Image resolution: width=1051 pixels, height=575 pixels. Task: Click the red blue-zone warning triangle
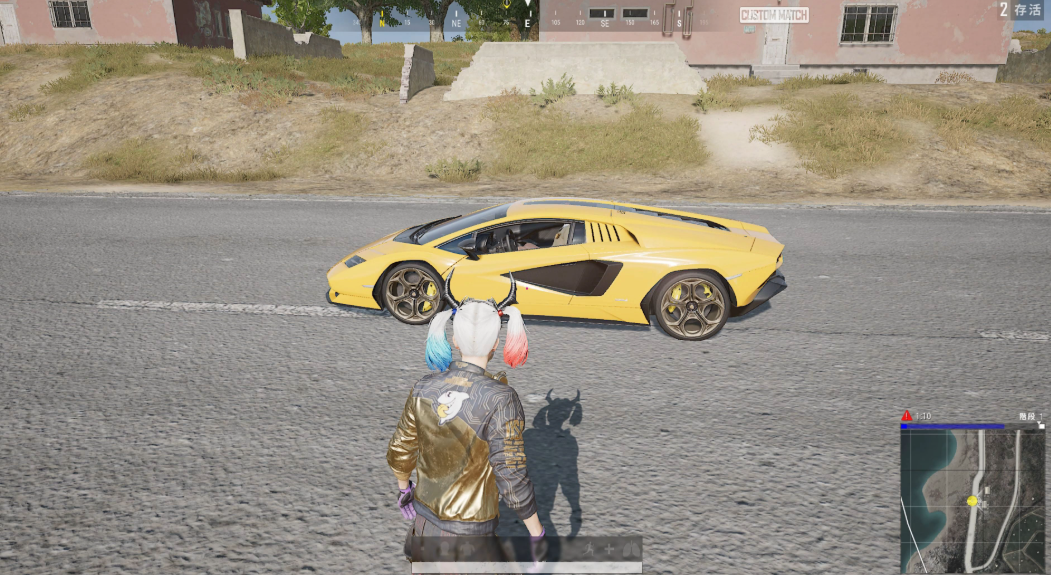(x=907, y=415)
